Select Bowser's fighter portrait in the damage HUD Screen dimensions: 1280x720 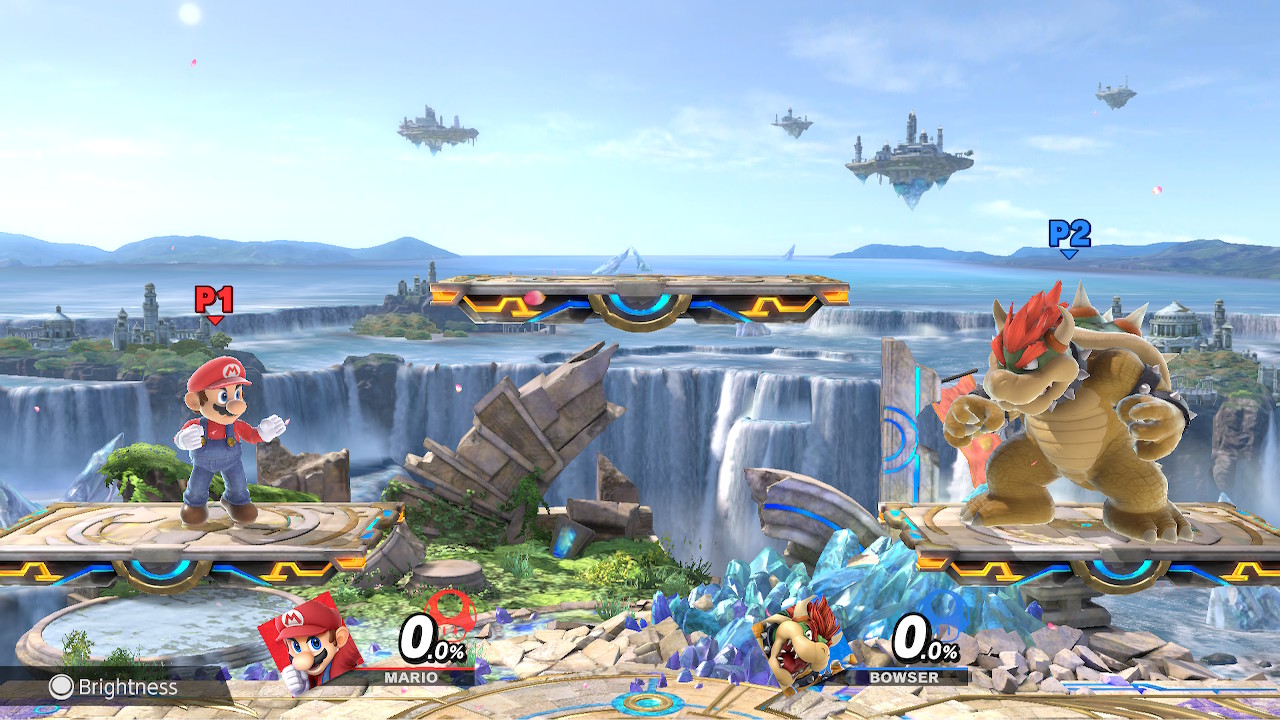coord(801,642)
